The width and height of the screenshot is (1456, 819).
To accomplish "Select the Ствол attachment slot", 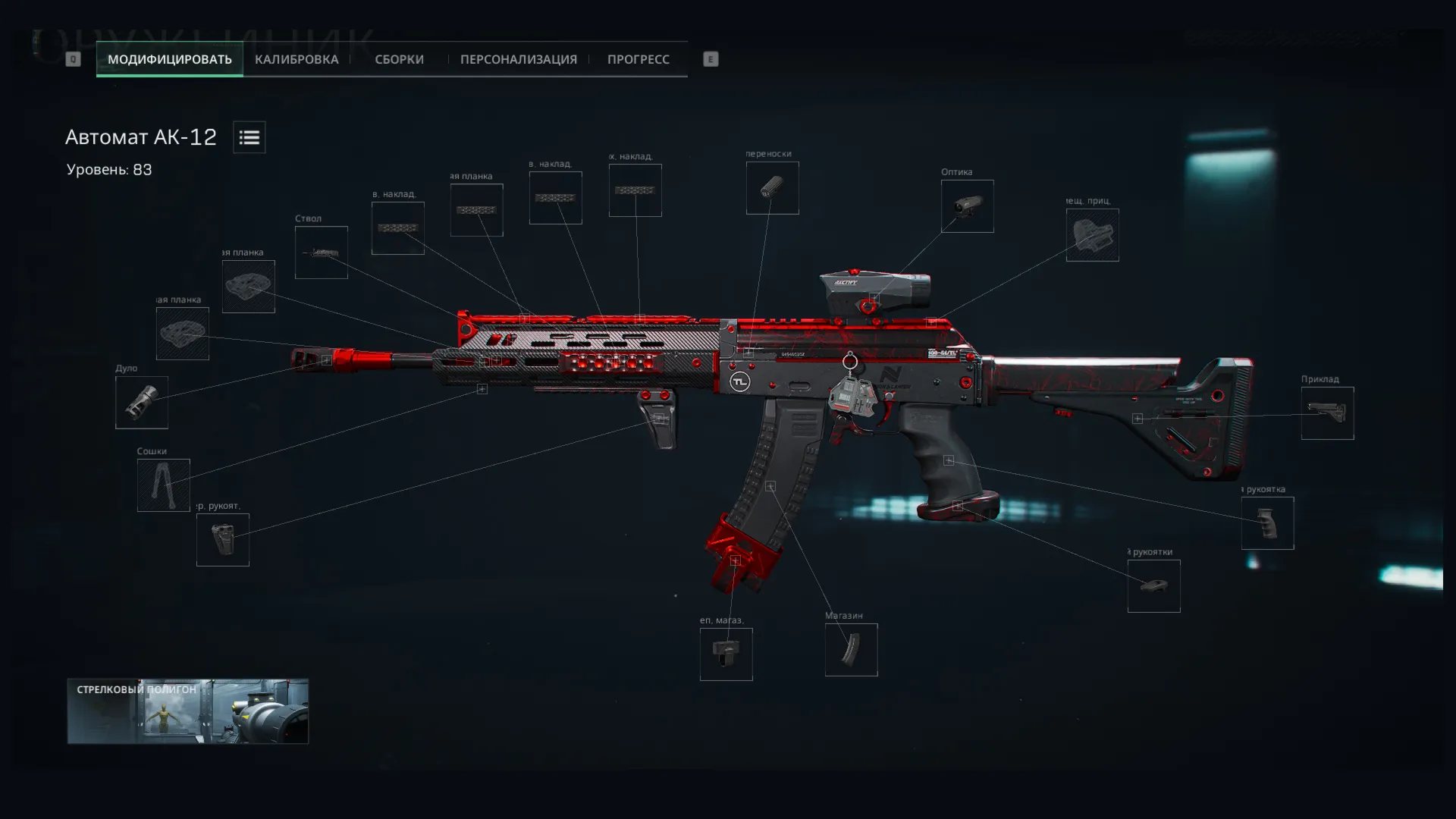I will (322, 253).
